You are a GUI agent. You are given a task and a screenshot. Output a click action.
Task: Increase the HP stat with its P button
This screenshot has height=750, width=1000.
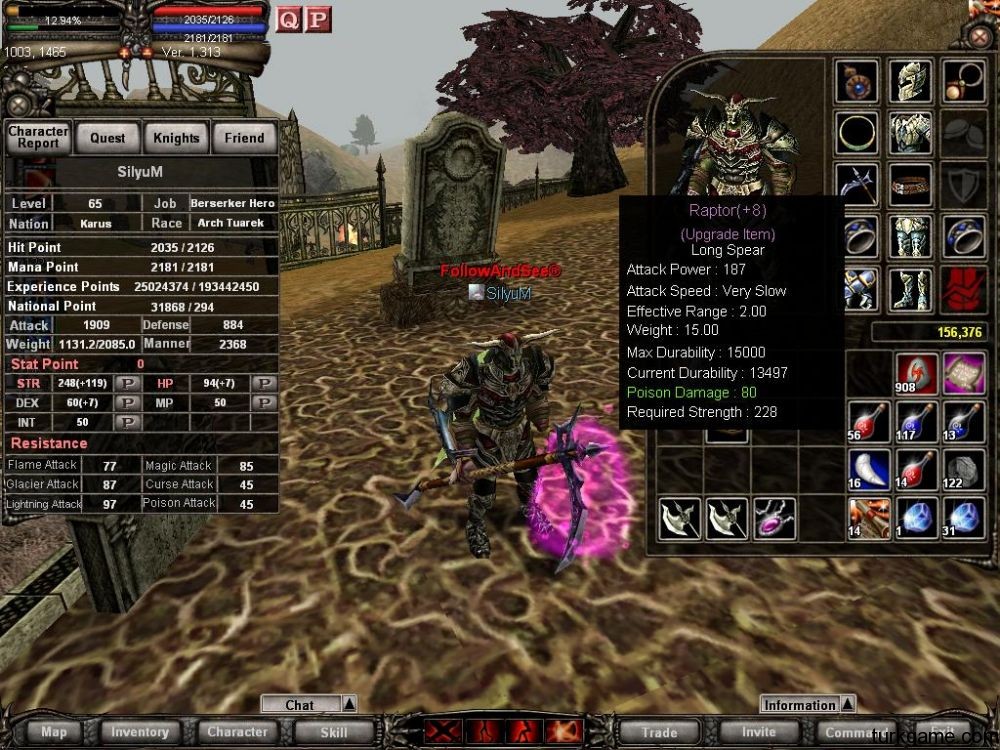[264, 383]
